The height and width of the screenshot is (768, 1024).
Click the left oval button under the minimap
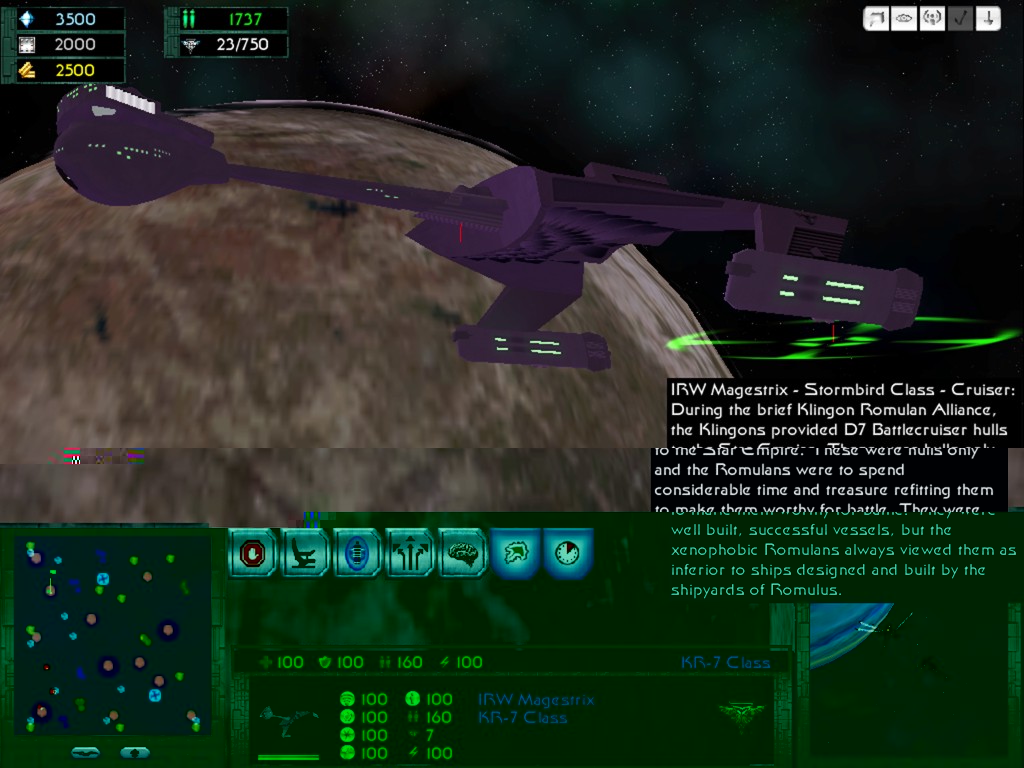coord(86,752)
